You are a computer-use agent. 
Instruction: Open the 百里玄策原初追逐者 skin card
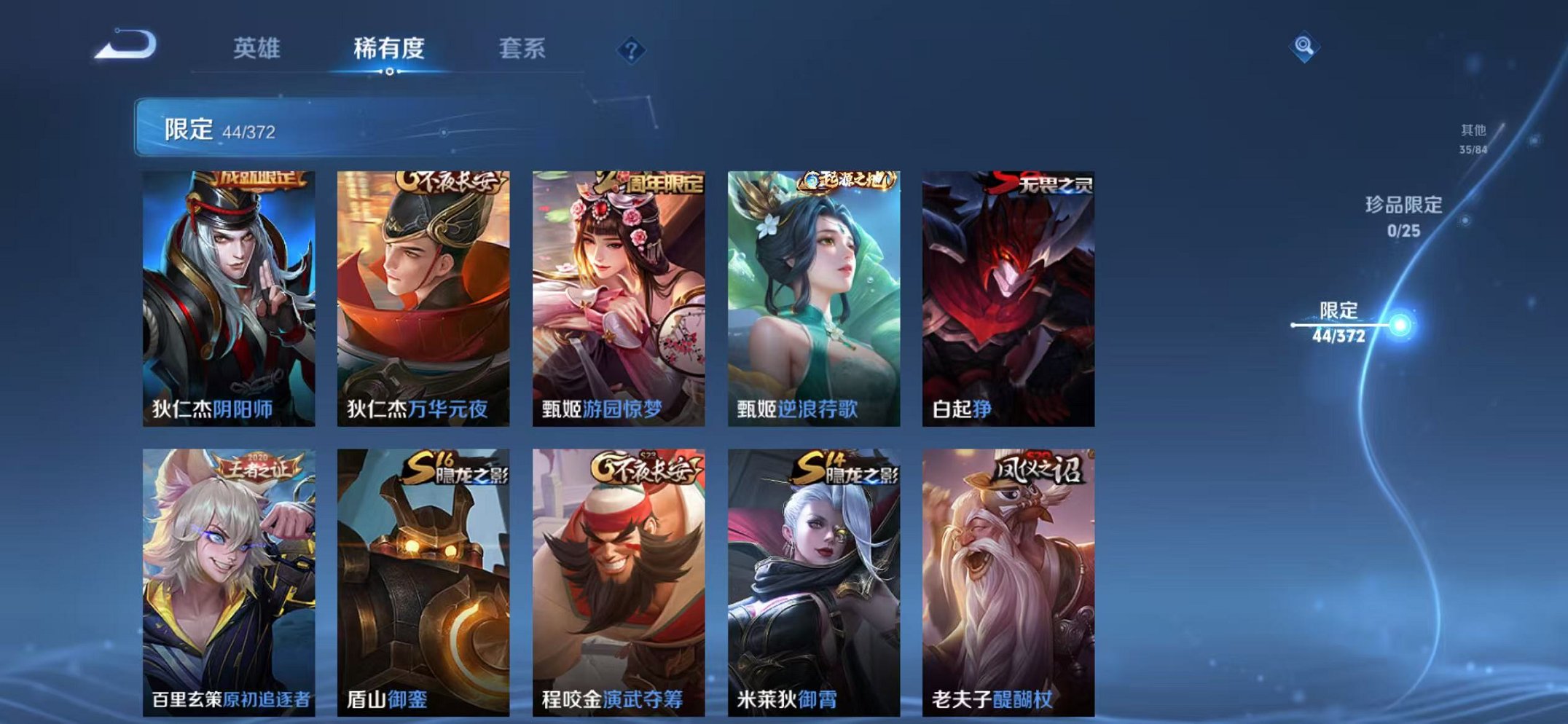(x=233, y=579)
